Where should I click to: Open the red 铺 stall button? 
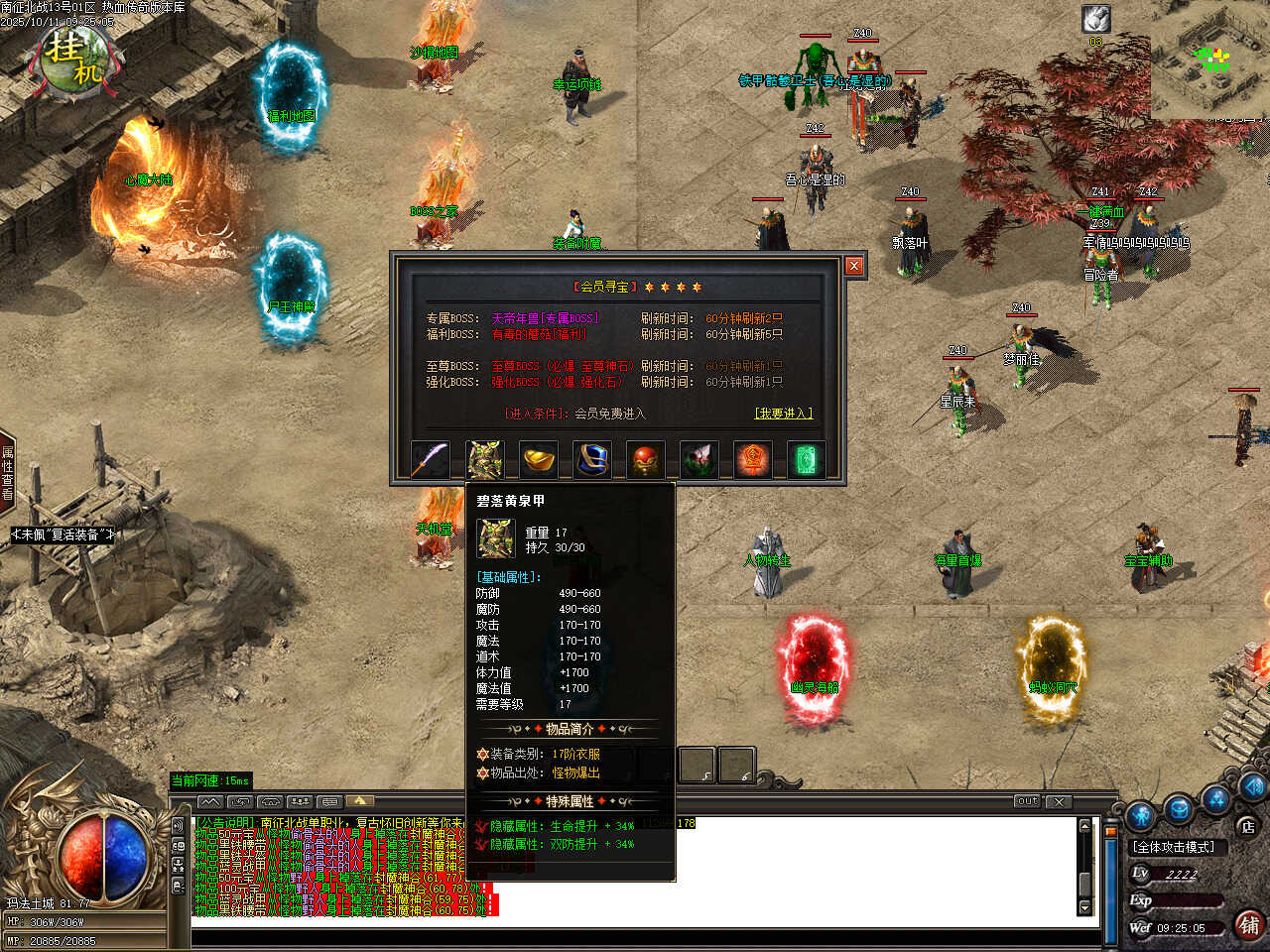[1249, 924]
